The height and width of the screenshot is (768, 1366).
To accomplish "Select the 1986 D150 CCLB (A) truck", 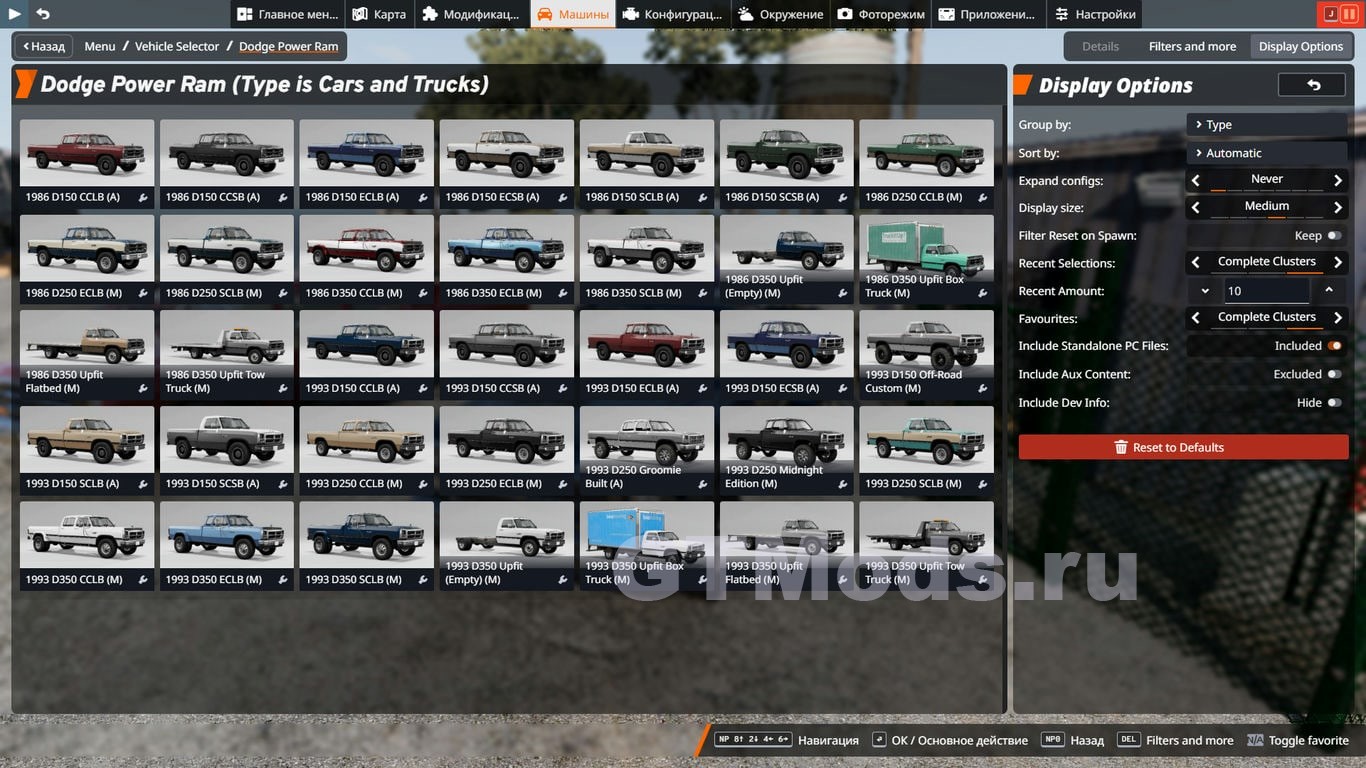I will coord(87,163).
